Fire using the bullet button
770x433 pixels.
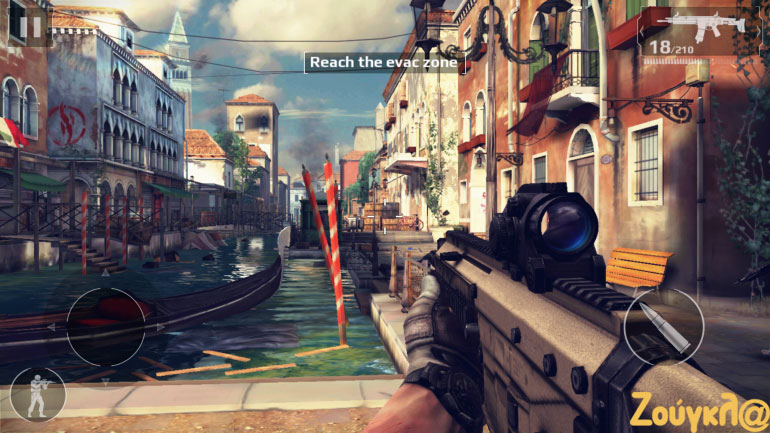[662, 327]
